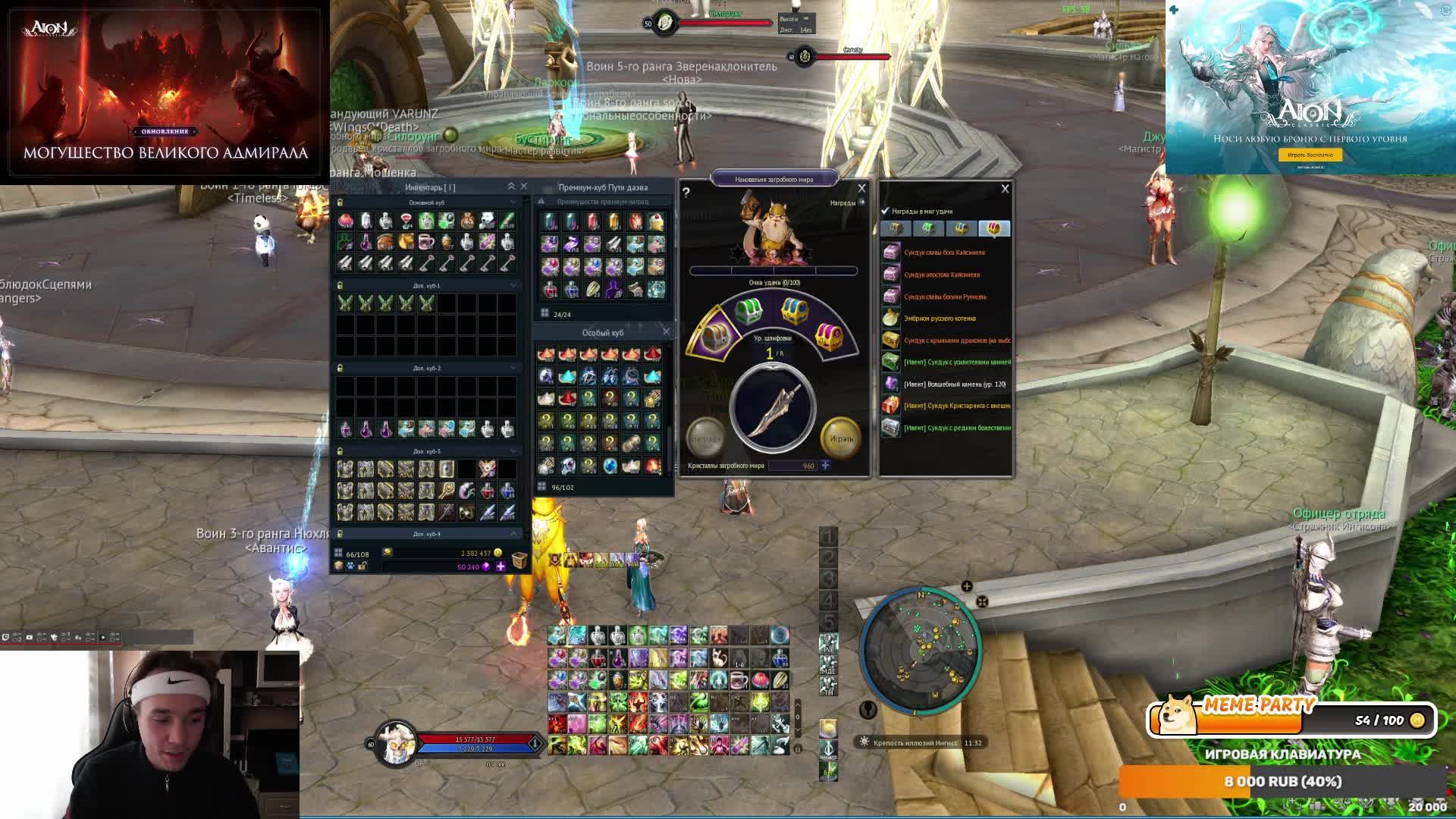Viewport: 1456px width, 819px height.
Task: Click the minimap plus zoom button
Action: 966,586
